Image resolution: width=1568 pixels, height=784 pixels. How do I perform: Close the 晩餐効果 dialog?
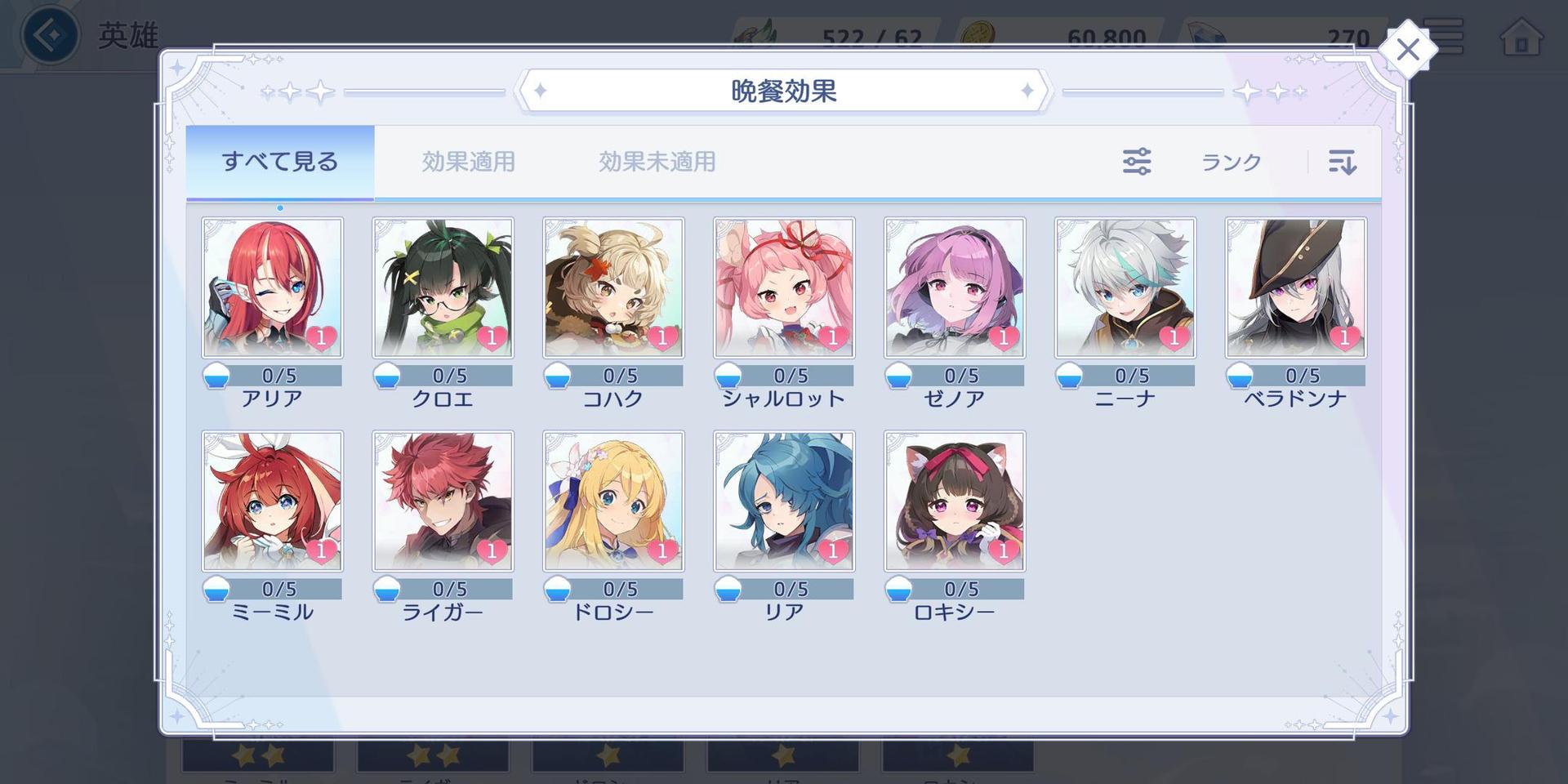[x=1407, y=50]
